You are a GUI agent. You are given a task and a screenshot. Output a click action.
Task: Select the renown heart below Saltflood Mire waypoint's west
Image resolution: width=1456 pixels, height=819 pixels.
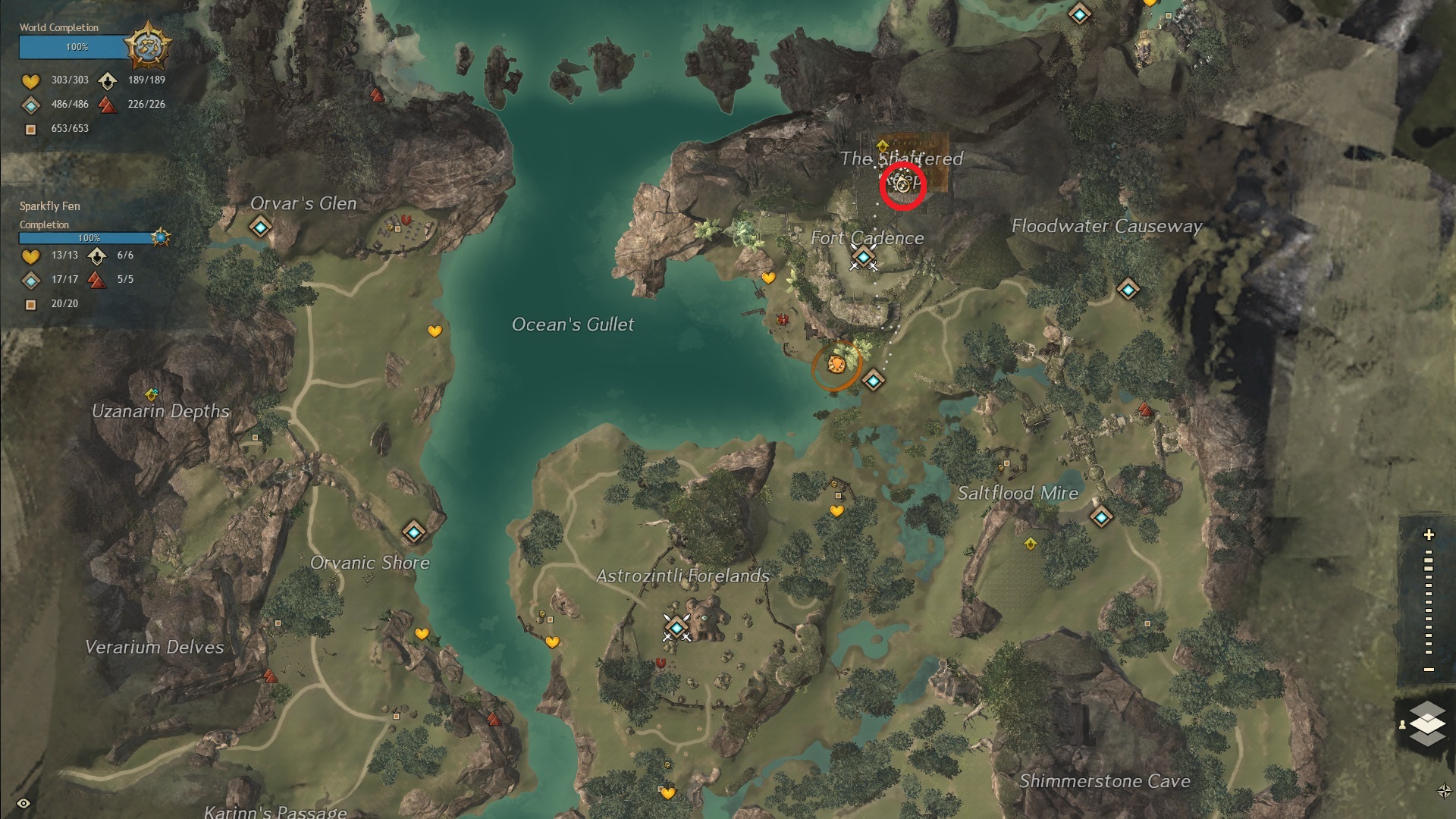[x=836, y=511]
